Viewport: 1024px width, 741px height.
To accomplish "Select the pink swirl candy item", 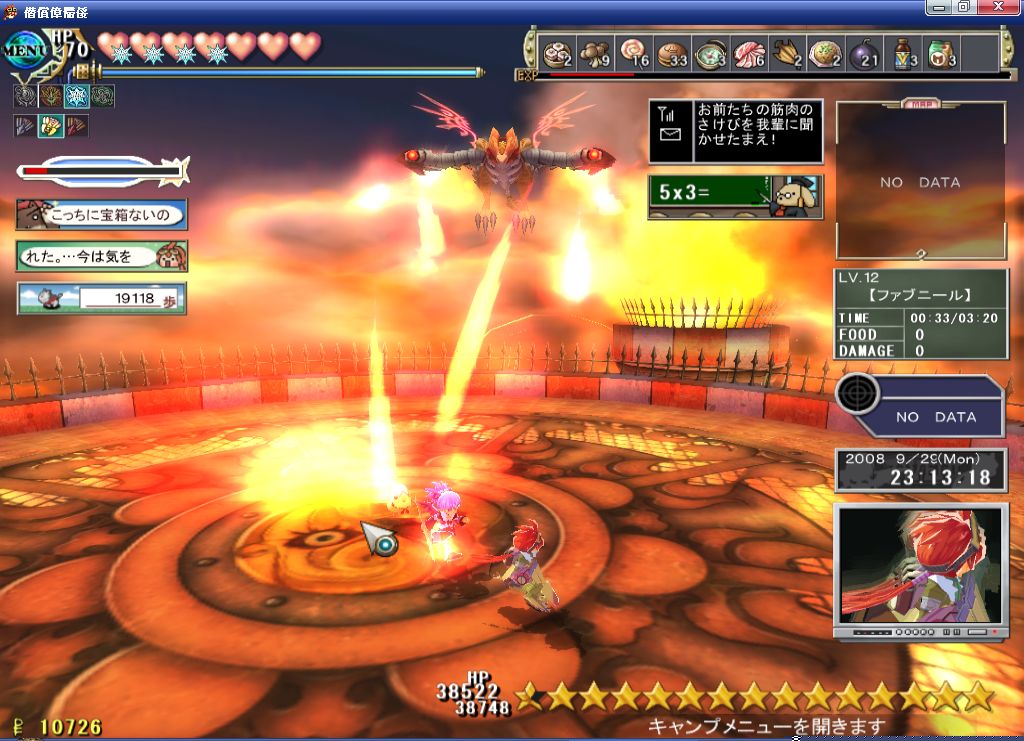I will (633, 54).
